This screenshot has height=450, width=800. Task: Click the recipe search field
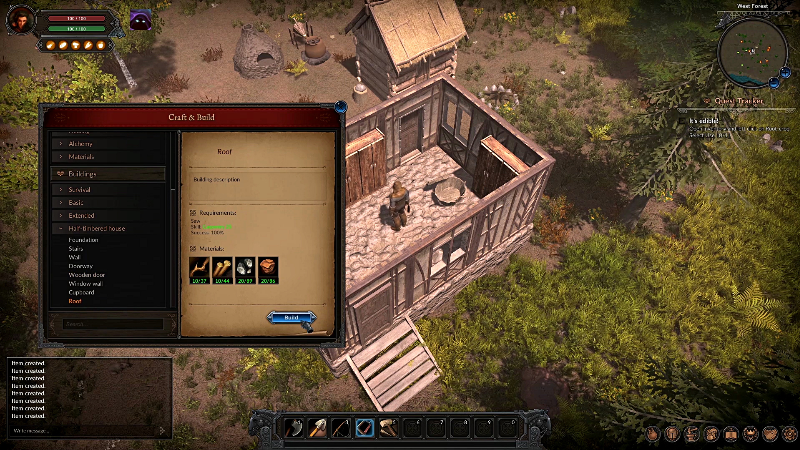point(108,324)
